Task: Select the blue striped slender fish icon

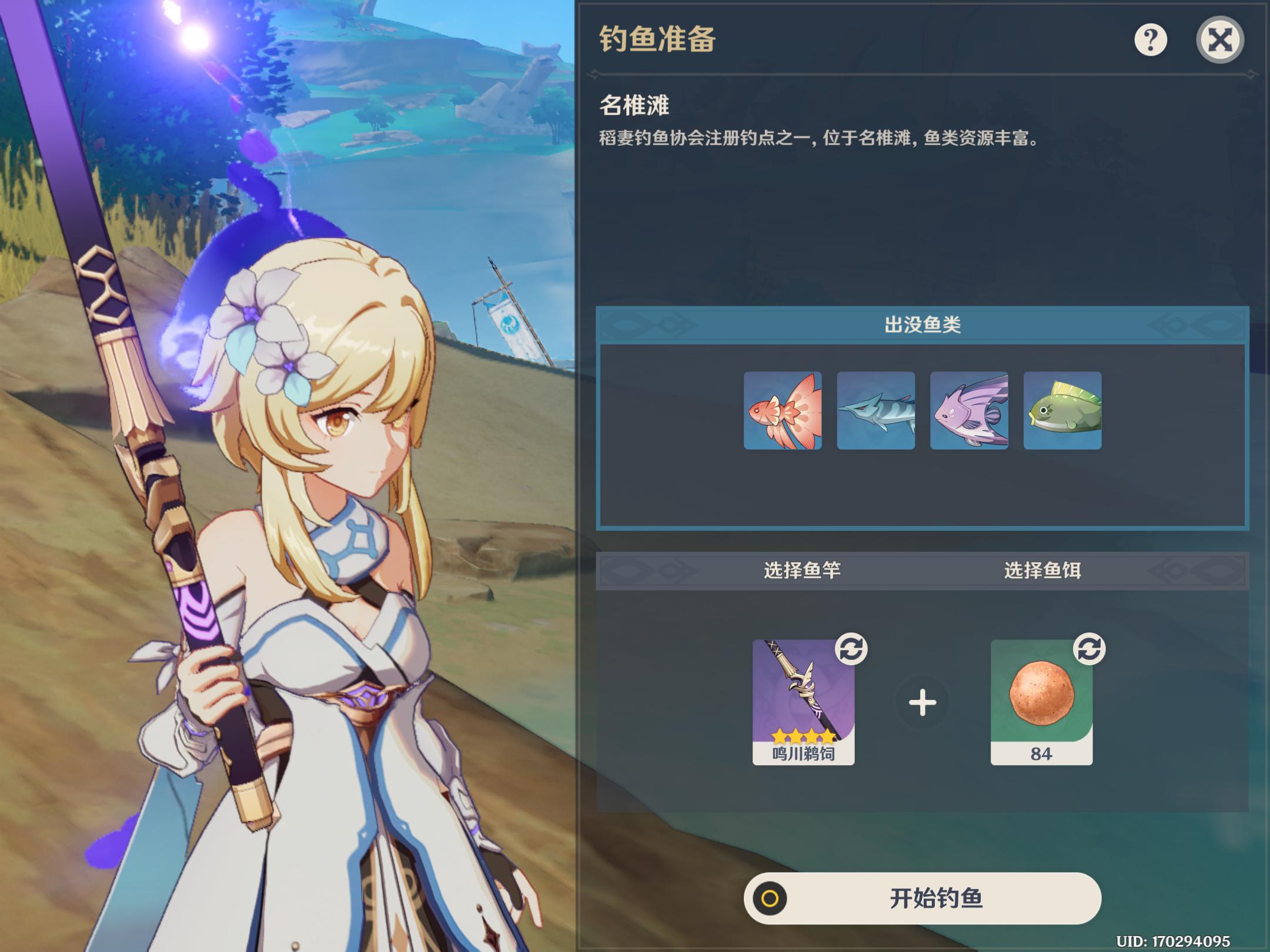Action: tap(875, 411)
